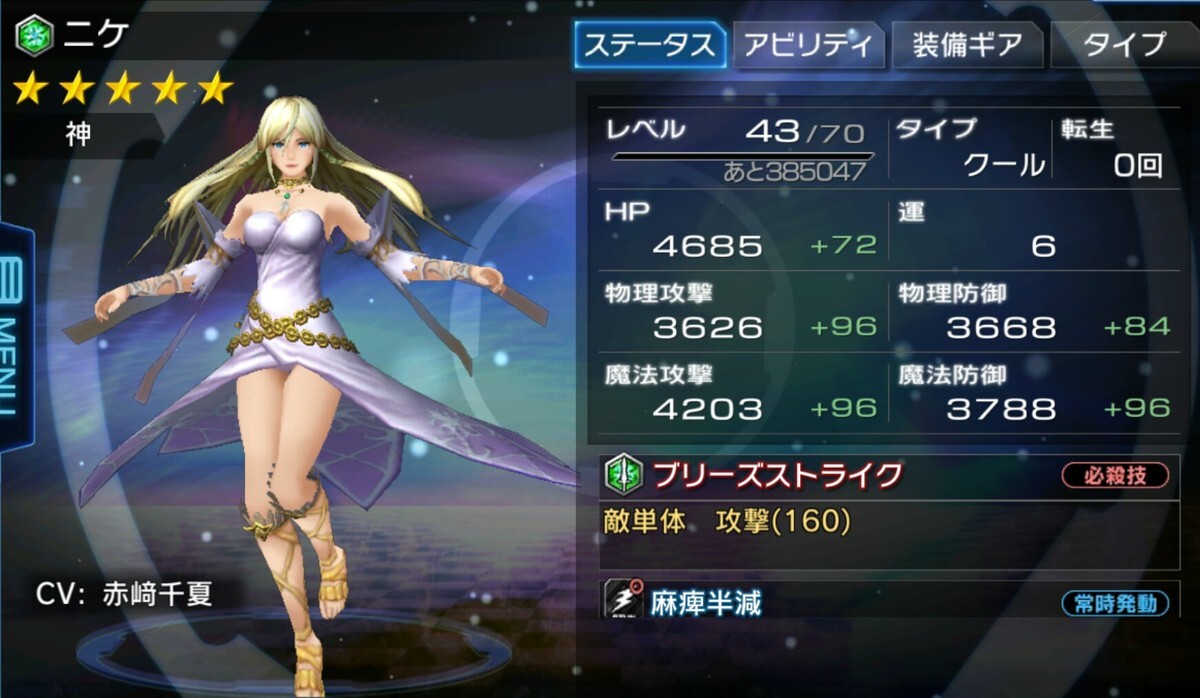Open the アビリティ tab
This screenshot has height=698, width=1200.
click(x=809, y=45)
